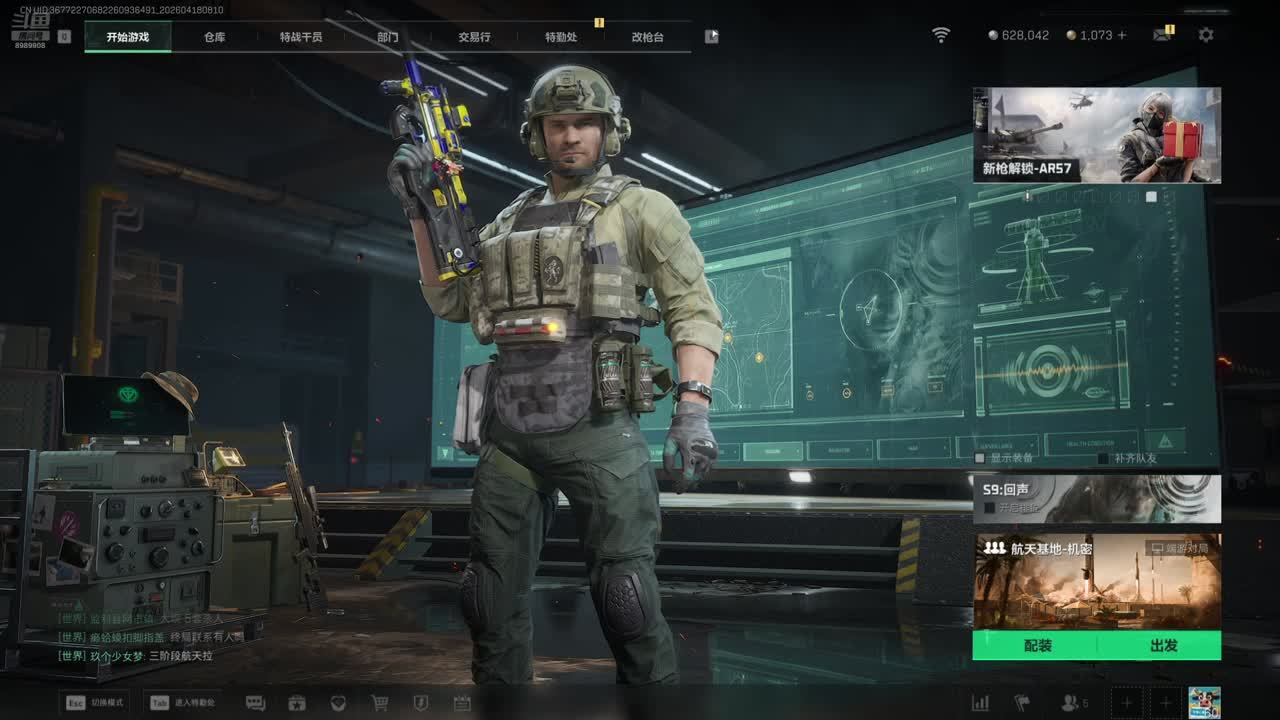The height and width of the screenshot is (720, 1280).
Task: Switch to the 改枪台 gunsmith tab
Action: point(647,37)
